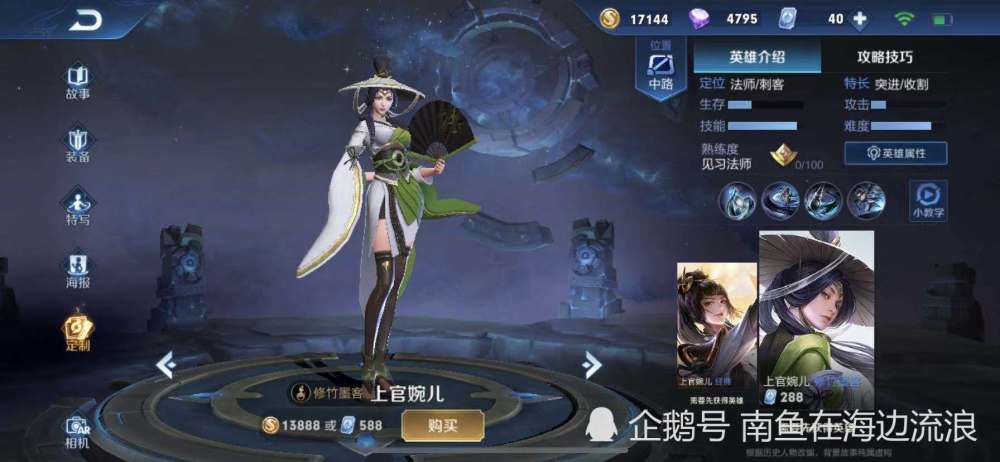Go back with the return arrow
The height and width of the screenshot is (462, 1000).
tap(85, 20)
